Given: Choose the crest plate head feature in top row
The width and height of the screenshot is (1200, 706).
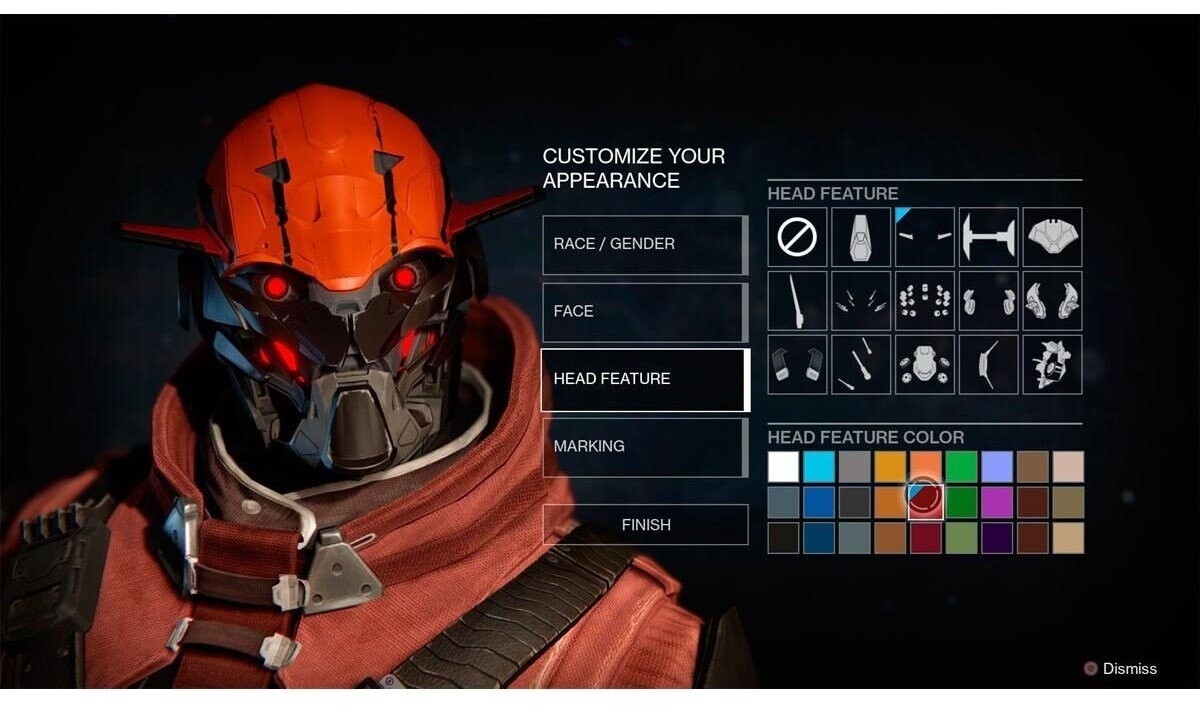Looking at the screenshot, I should (1052, 237).
